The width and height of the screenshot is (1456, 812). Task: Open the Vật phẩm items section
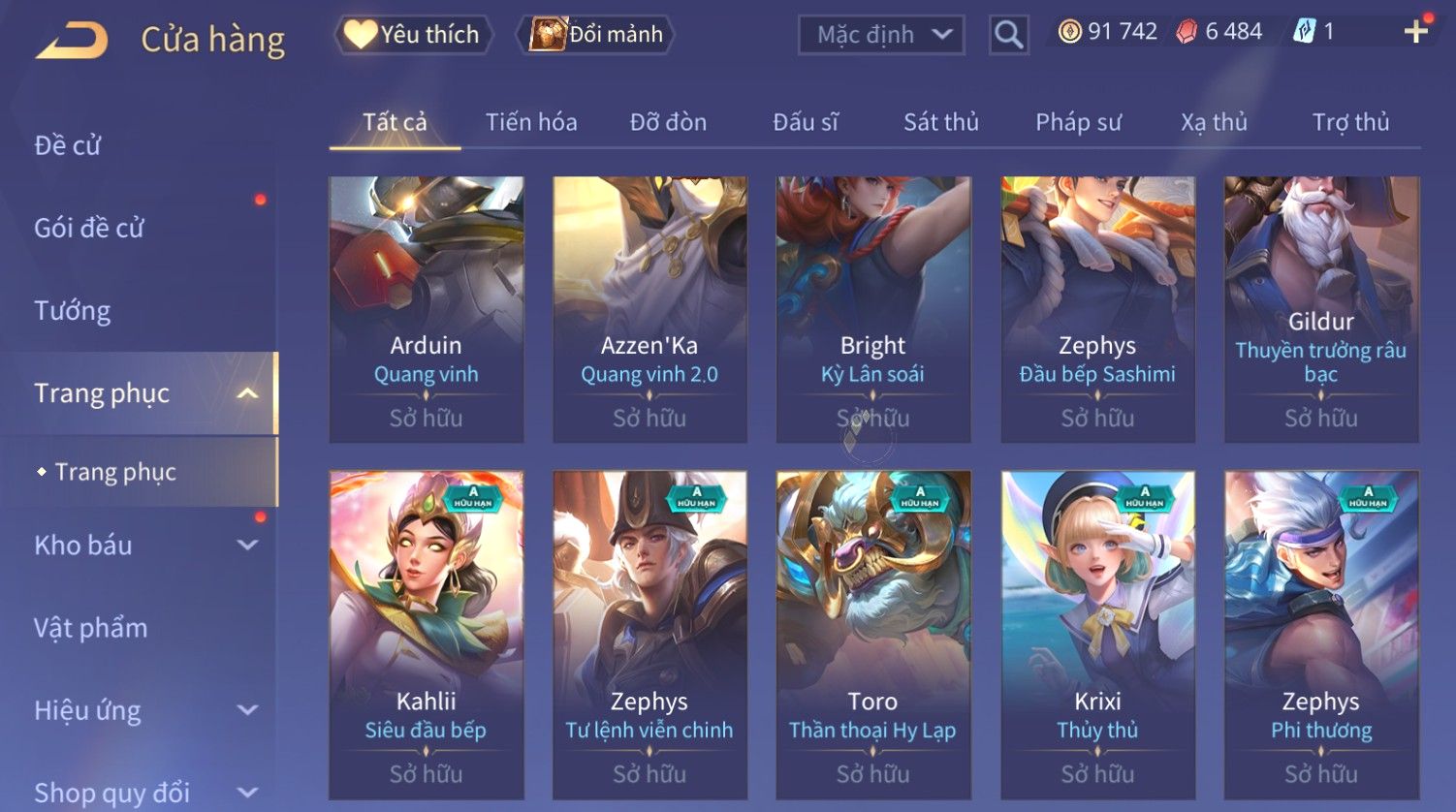tap(91, 628)
